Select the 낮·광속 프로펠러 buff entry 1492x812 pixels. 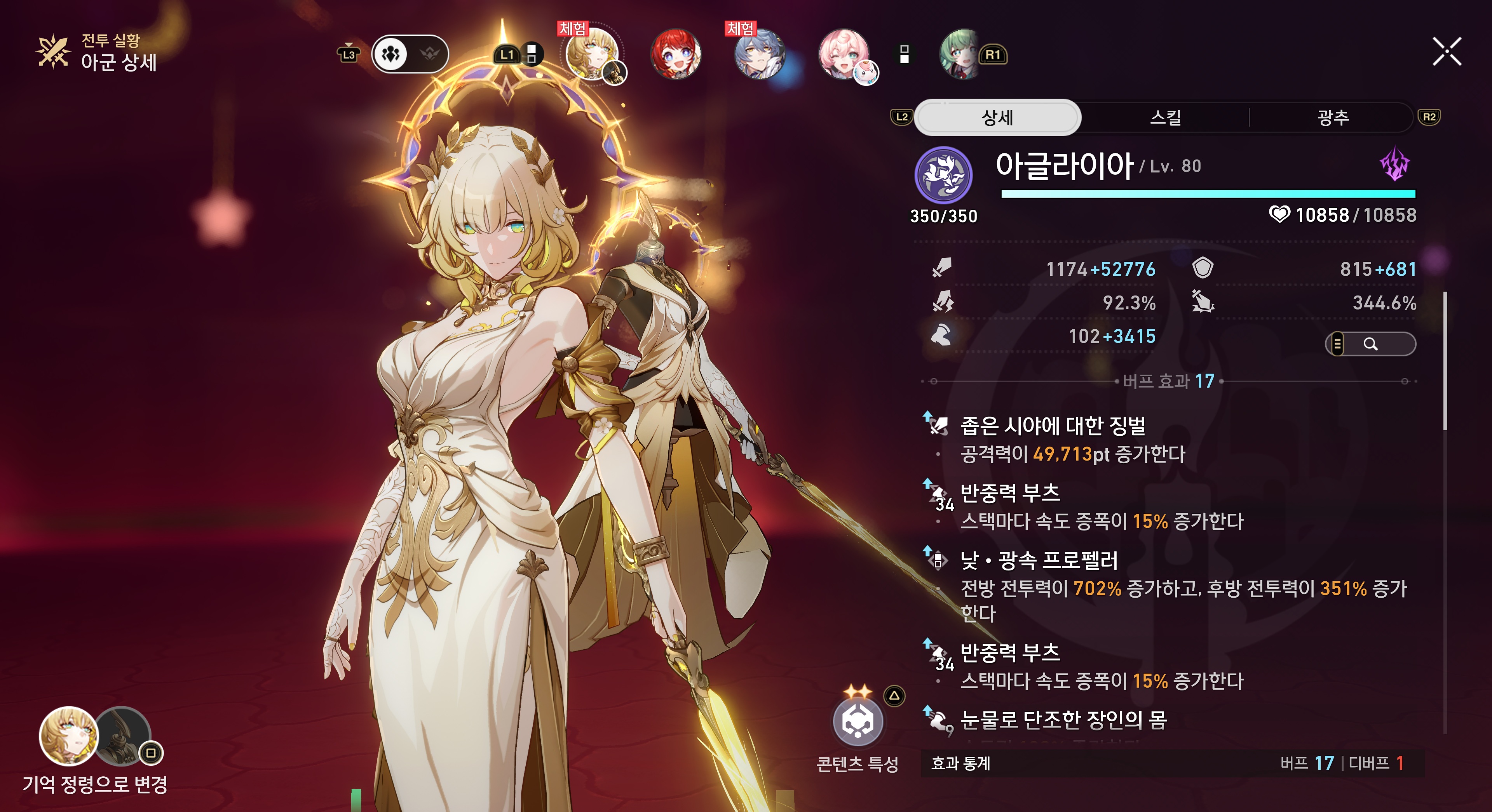click(1039, 560)
